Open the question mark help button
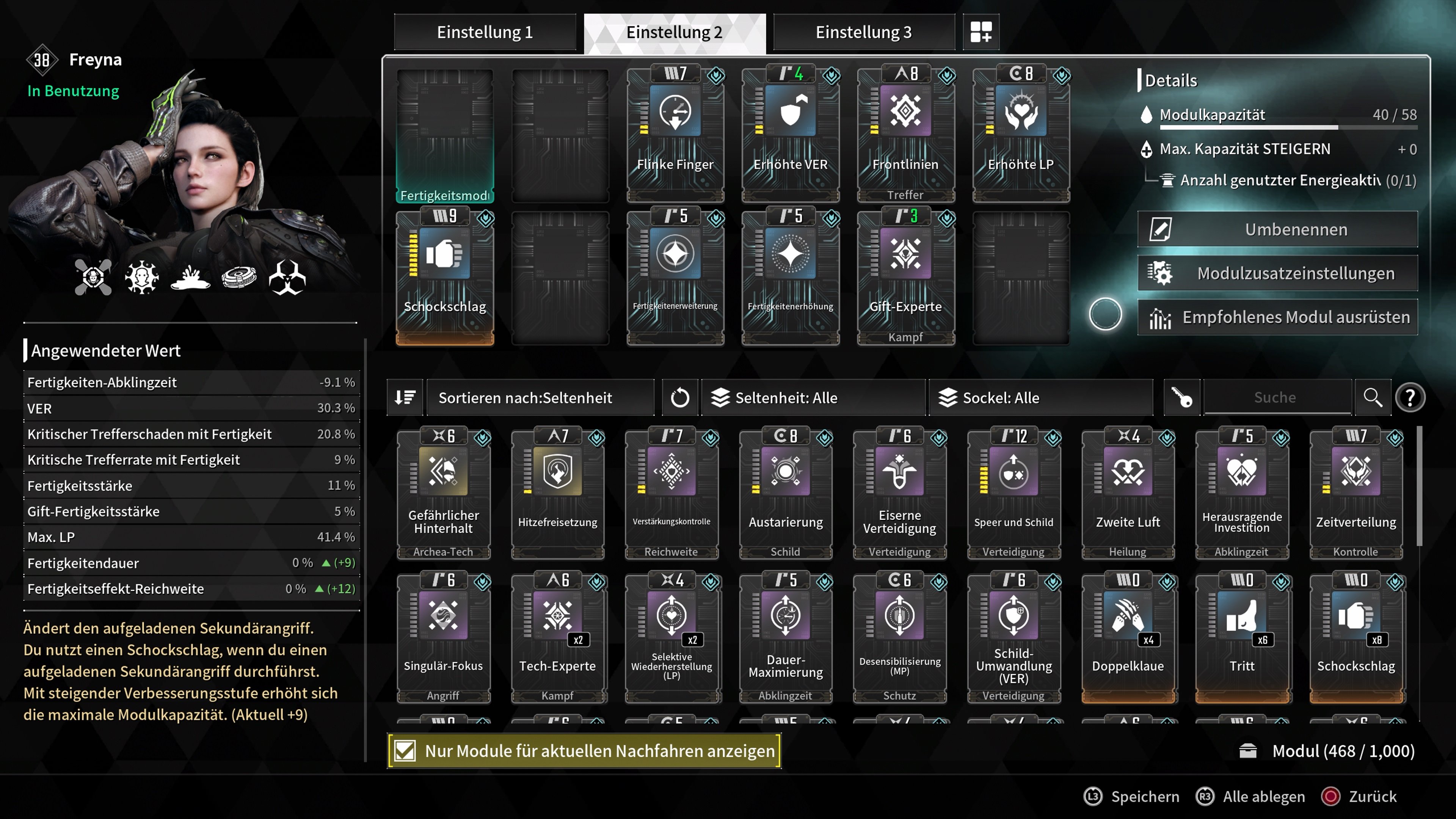 (1410, 398)
